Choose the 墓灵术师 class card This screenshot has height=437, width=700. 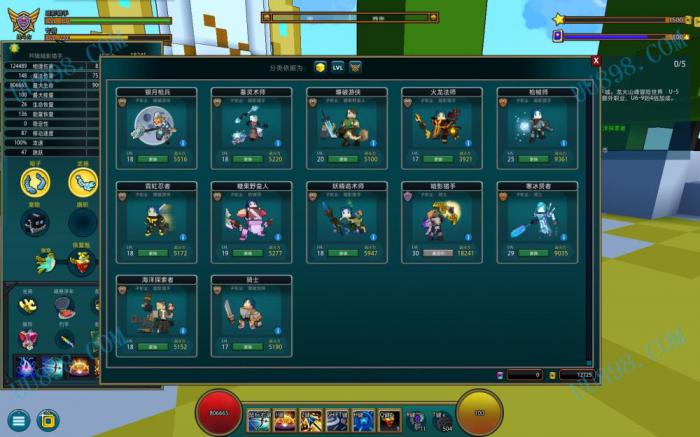[251, 127]
